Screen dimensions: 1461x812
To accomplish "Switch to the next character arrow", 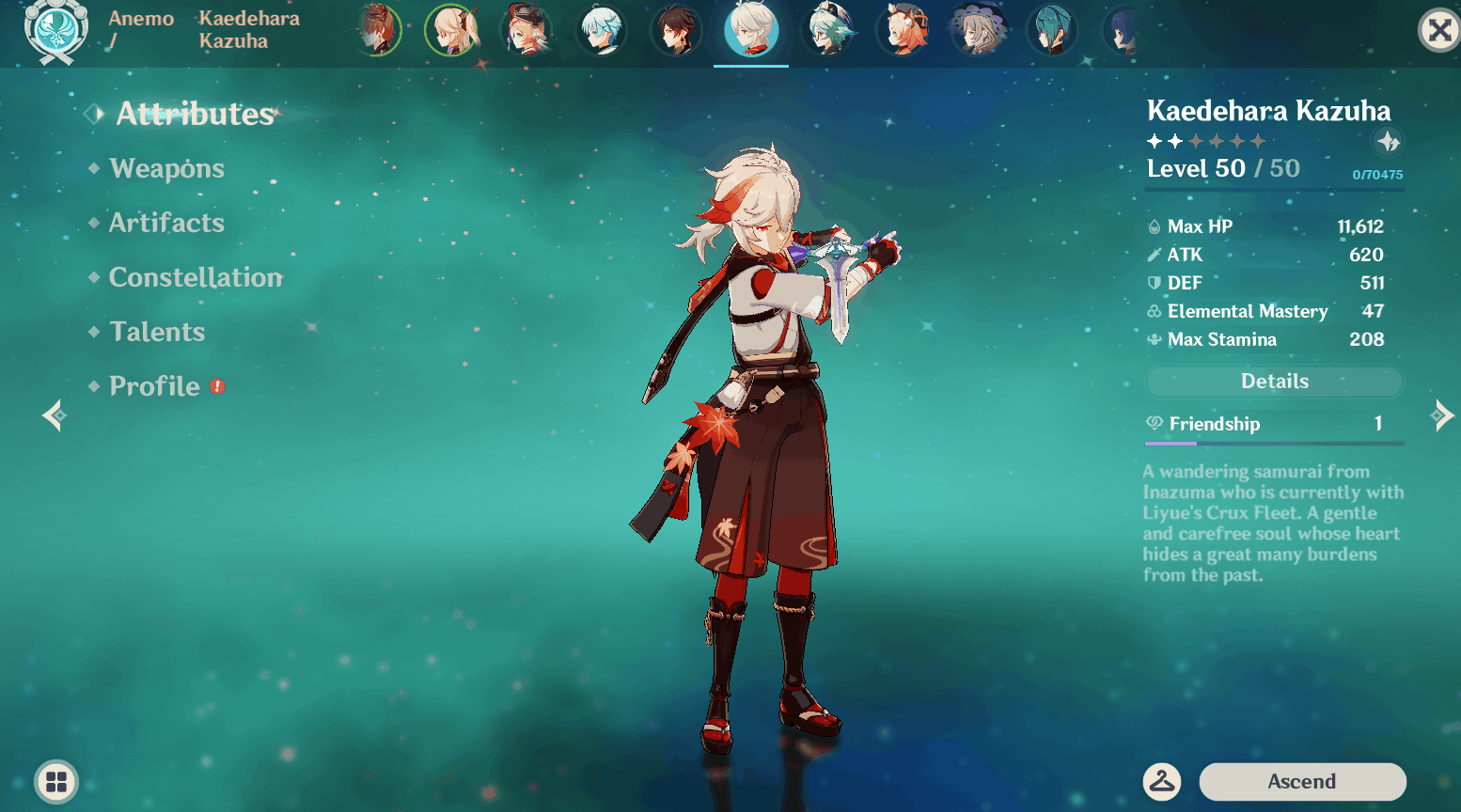I will (x=1441, y=414).
